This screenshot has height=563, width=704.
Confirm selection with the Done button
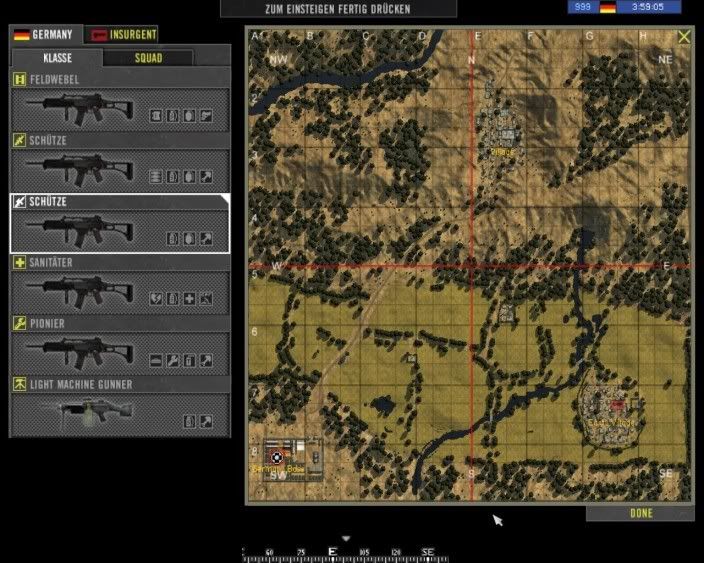pyautogui.click(x=640, y=514)
